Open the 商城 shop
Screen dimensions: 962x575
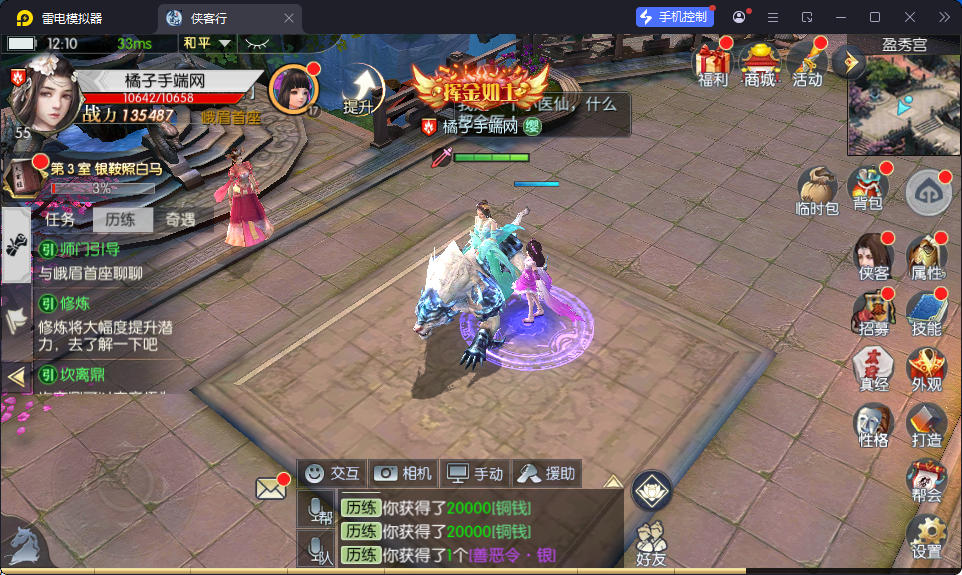[760, 63]
